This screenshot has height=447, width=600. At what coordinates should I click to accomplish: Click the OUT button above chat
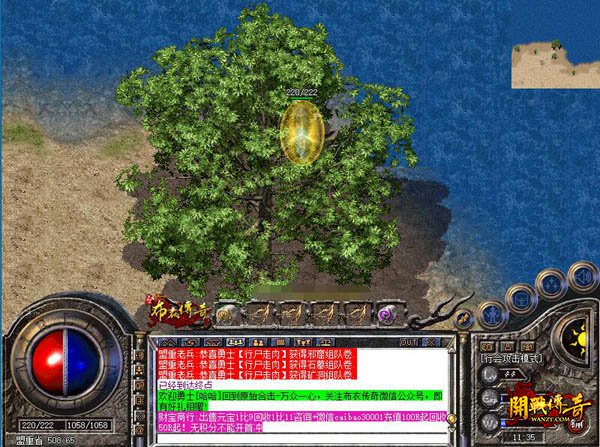(408, 342)
